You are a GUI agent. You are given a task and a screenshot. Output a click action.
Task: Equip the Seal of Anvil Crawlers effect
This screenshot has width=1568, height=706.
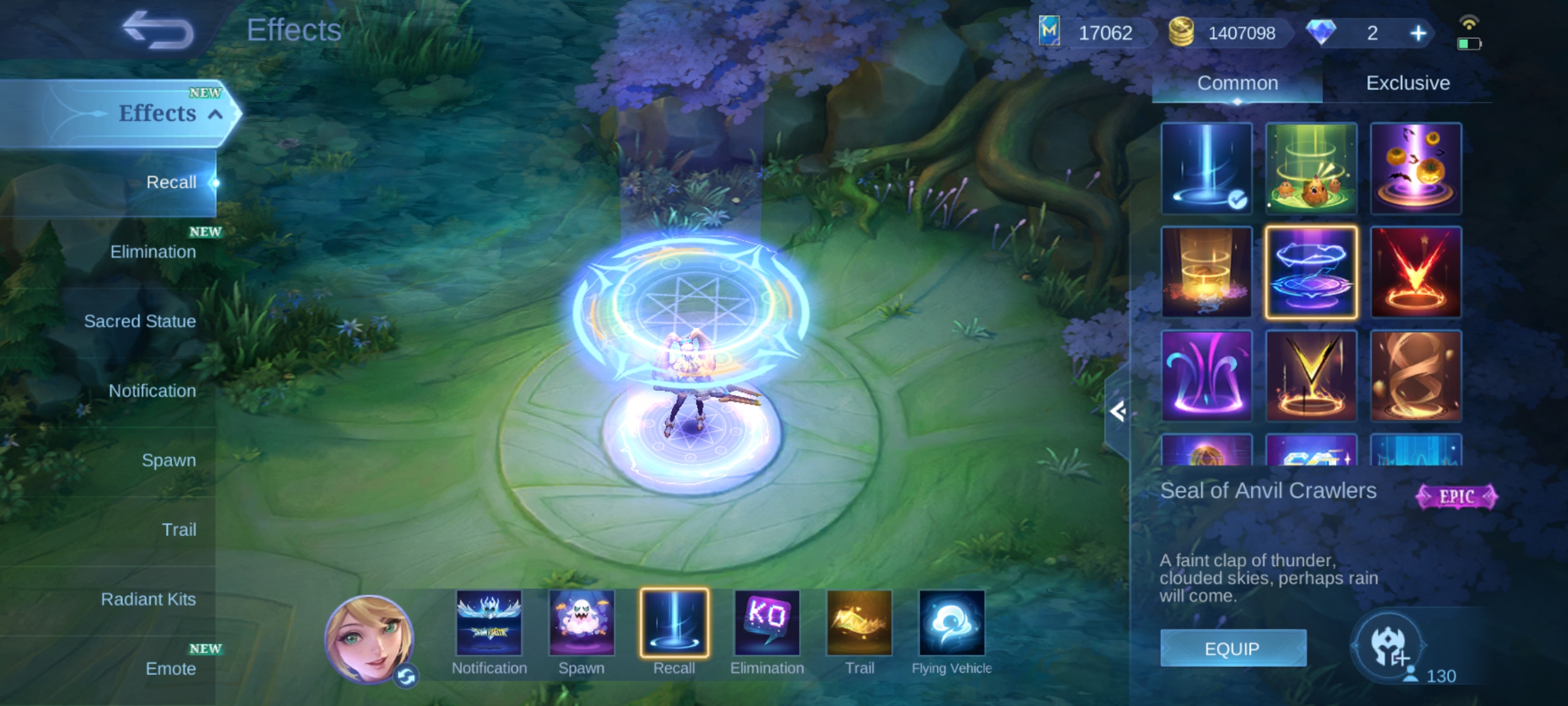click(1233, 648)
